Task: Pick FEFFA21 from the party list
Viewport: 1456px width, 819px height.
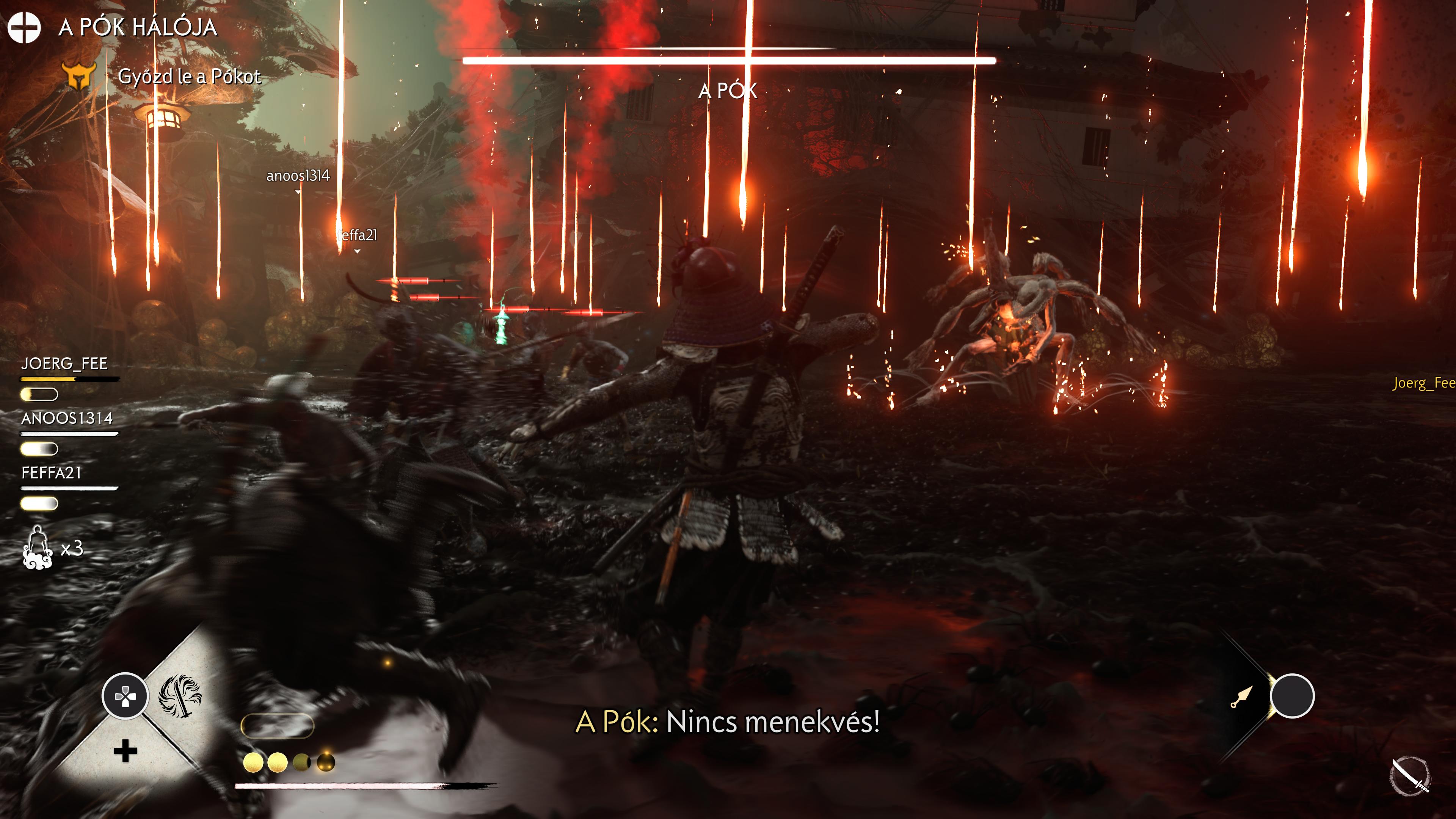Action: pyautogui.click(x=52, y=472)
